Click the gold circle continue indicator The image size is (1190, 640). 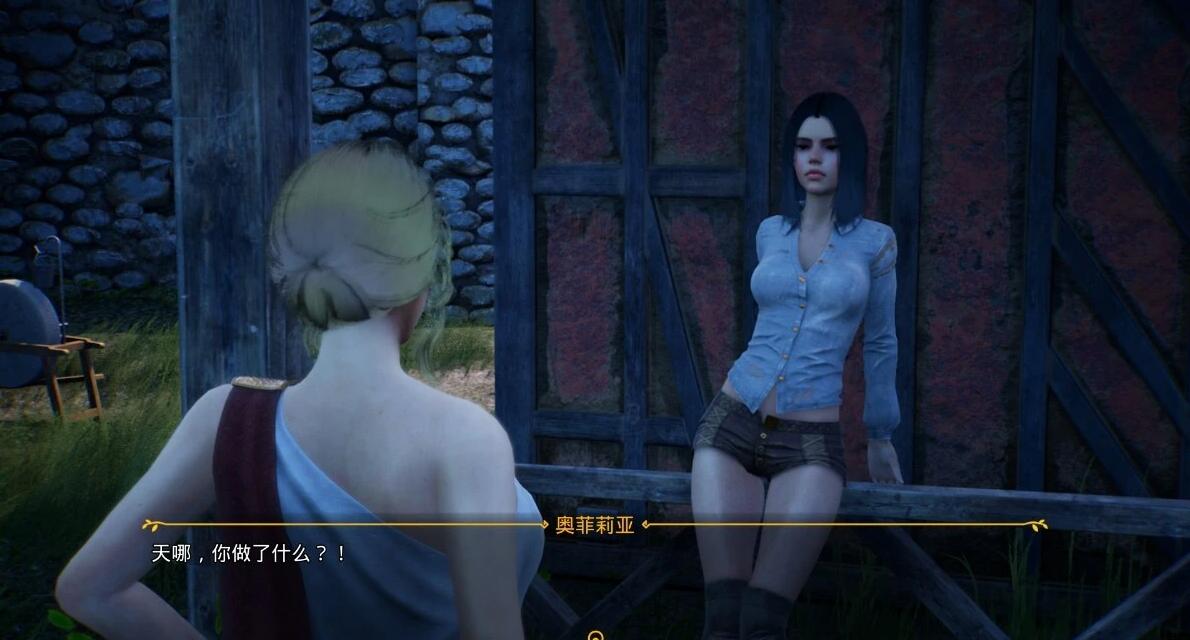(596, 634)
